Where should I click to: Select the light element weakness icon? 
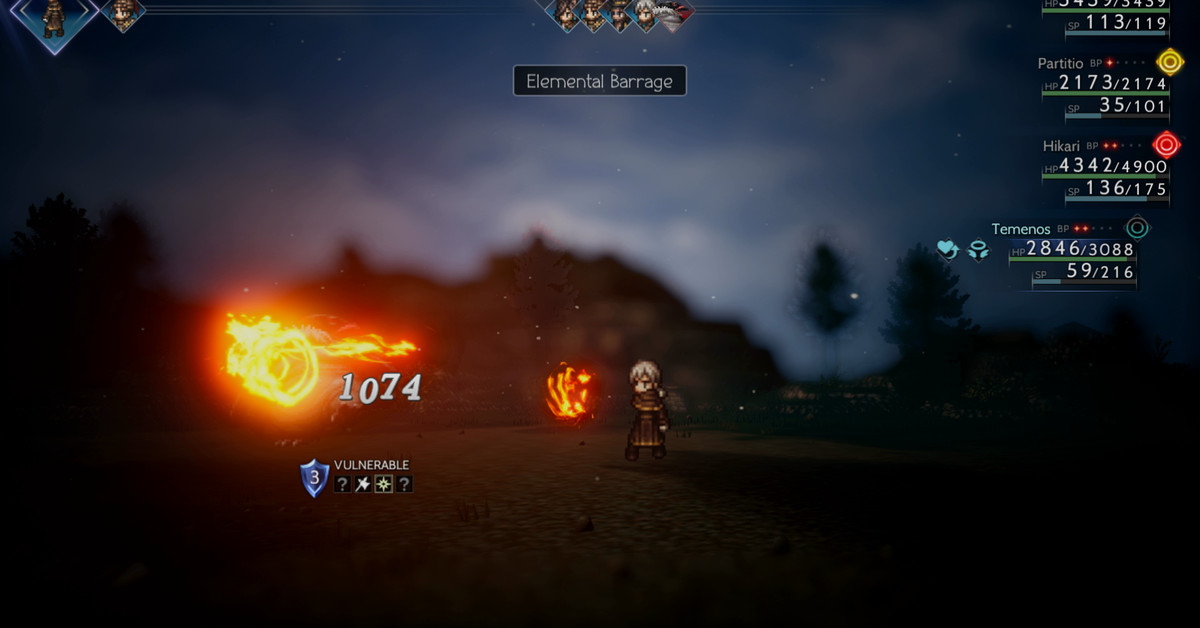pyautogui.click(x=383, y=485)
